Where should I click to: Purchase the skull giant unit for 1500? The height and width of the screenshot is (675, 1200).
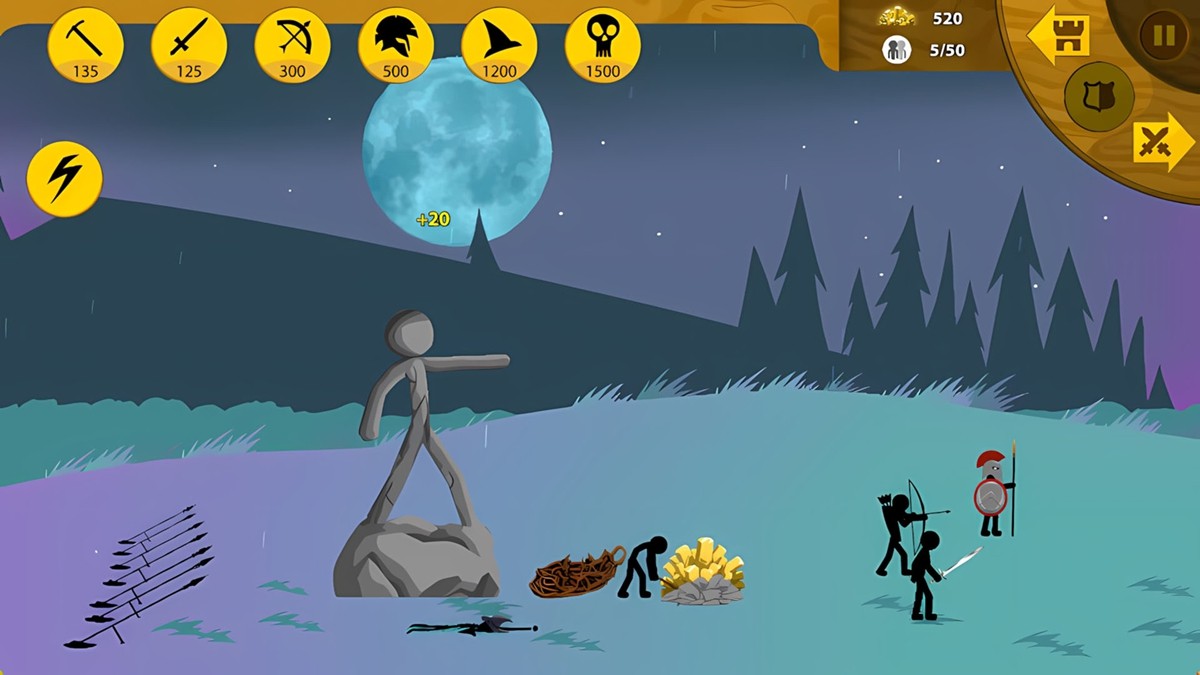coord(603,45)
